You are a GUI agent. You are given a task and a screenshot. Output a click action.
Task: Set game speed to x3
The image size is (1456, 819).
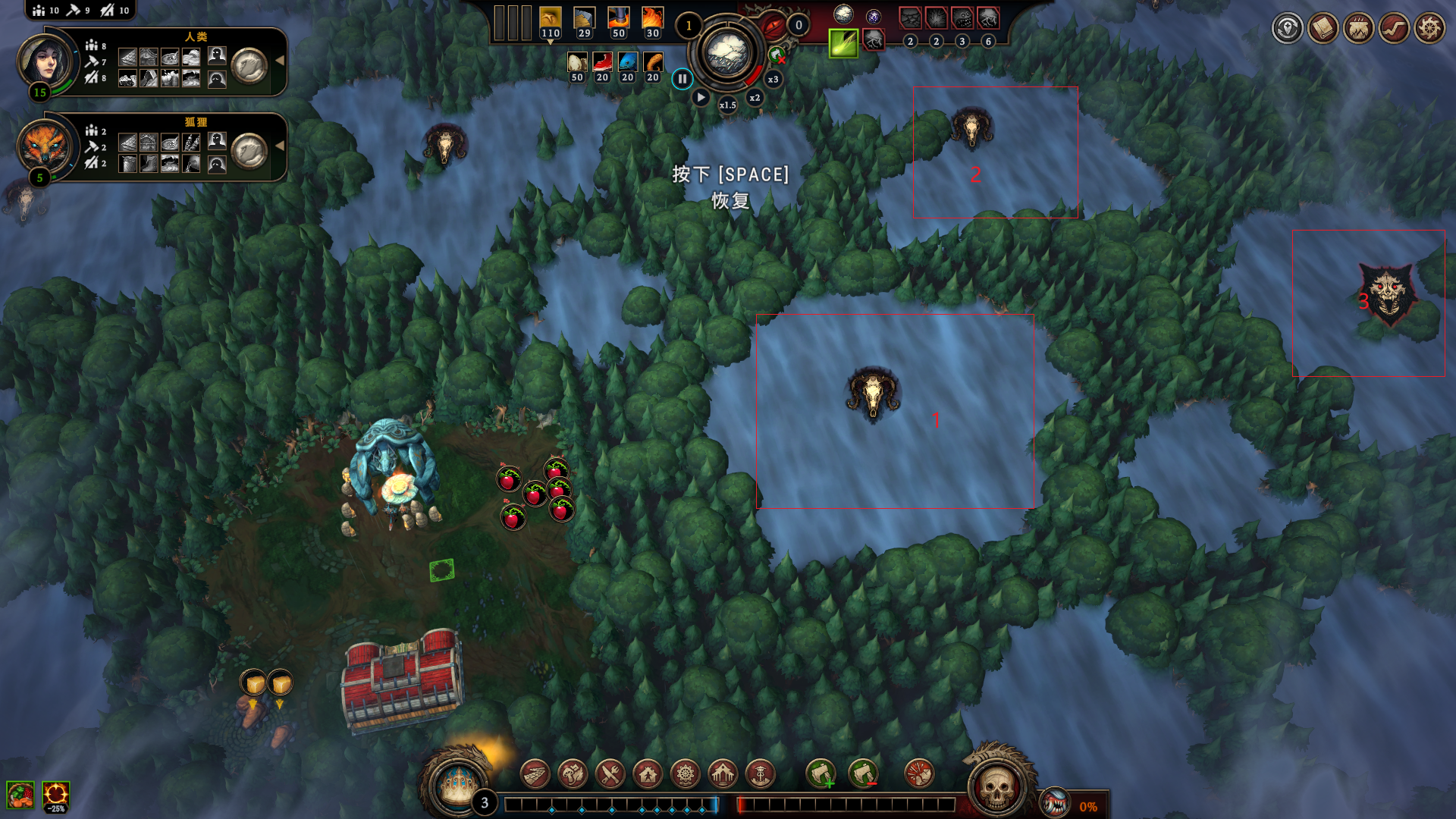tap(773, 80)
